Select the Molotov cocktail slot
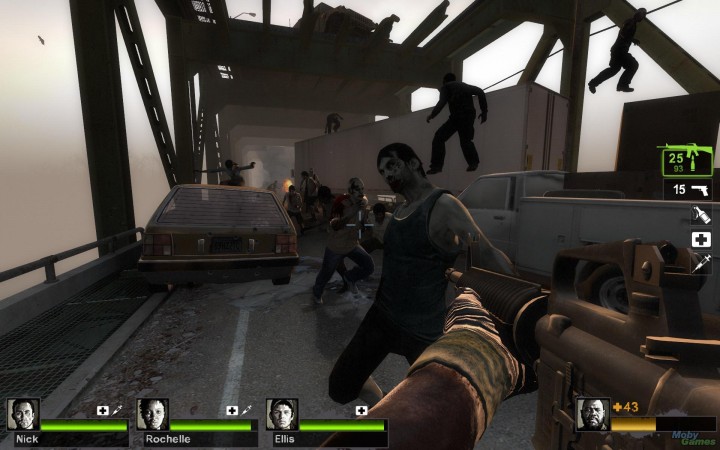The height and width of the screenshot is (450, 720). (701, 214)
